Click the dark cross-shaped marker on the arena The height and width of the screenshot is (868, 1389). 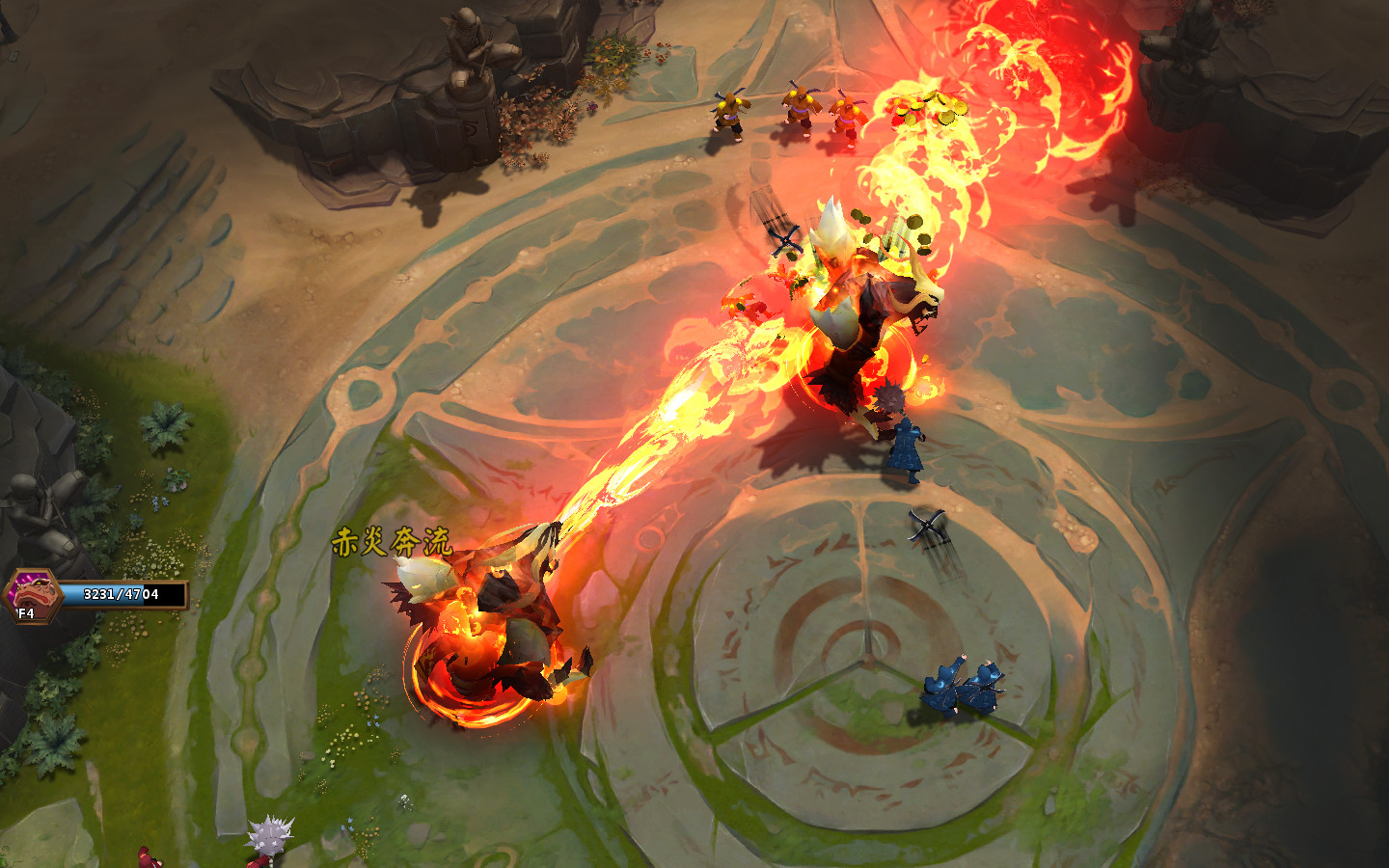click(926, 526)
